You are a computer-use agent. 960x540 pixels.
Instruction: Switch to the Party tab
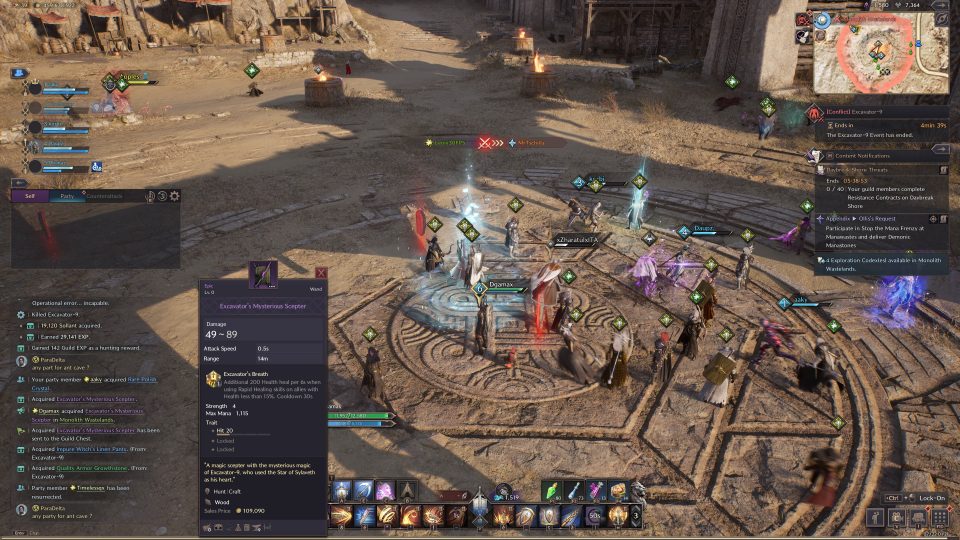point(66,196)
